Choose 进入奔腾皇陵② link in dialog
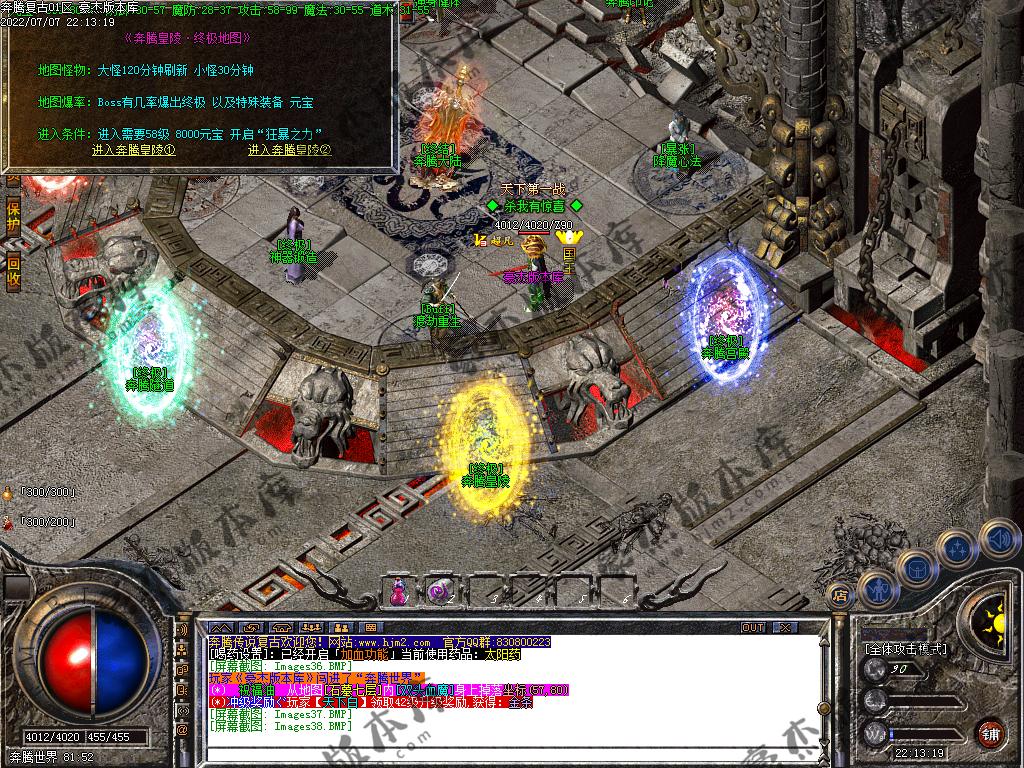This screenshot has width=1024, height=768. 290,150
